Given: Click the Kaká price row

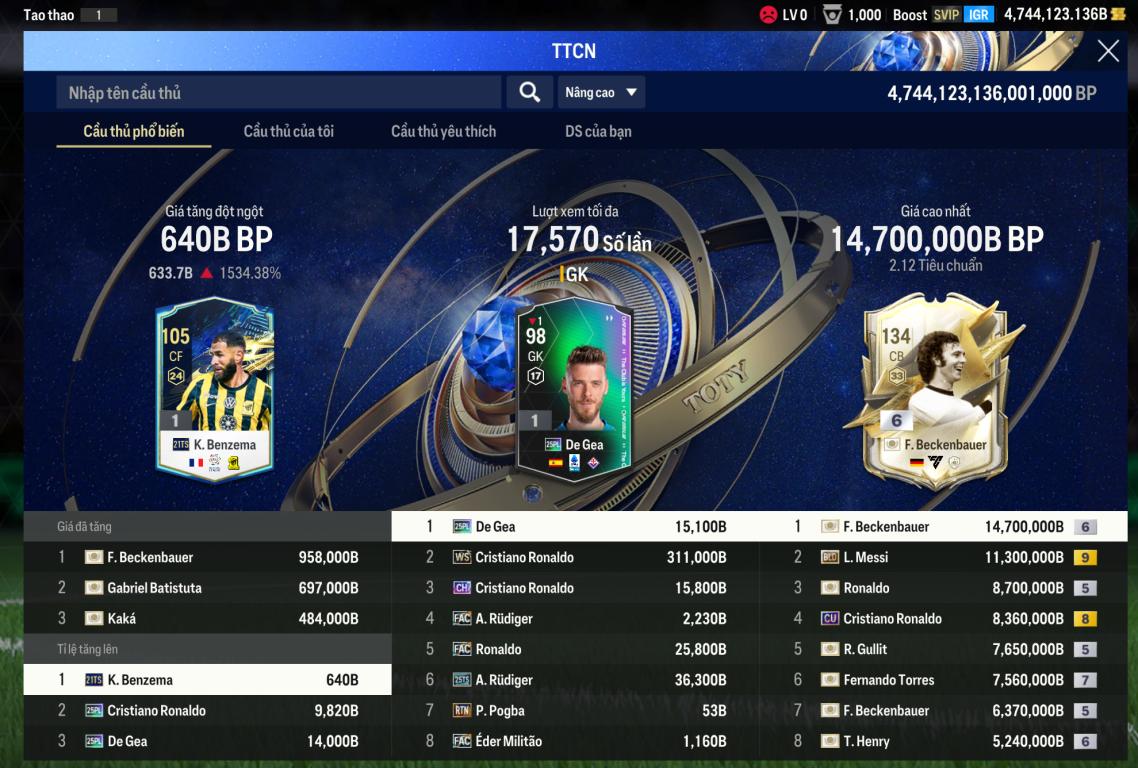Looking at the screenshot, I should (207, 619).
